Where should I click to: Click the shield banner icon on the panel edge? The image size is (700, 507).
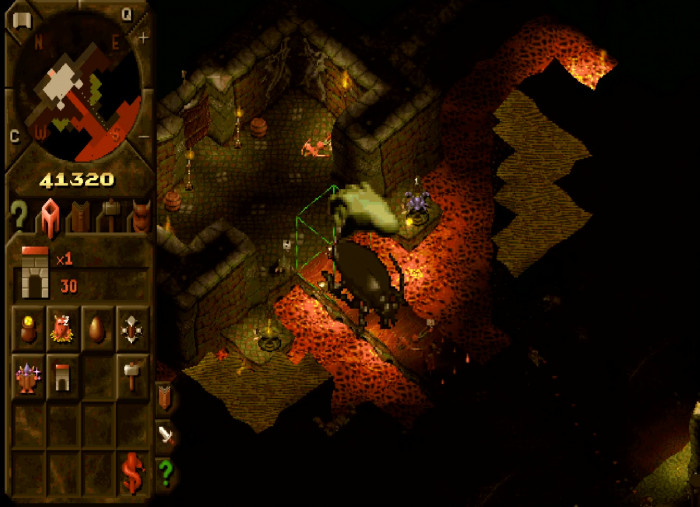pos(166,397)
